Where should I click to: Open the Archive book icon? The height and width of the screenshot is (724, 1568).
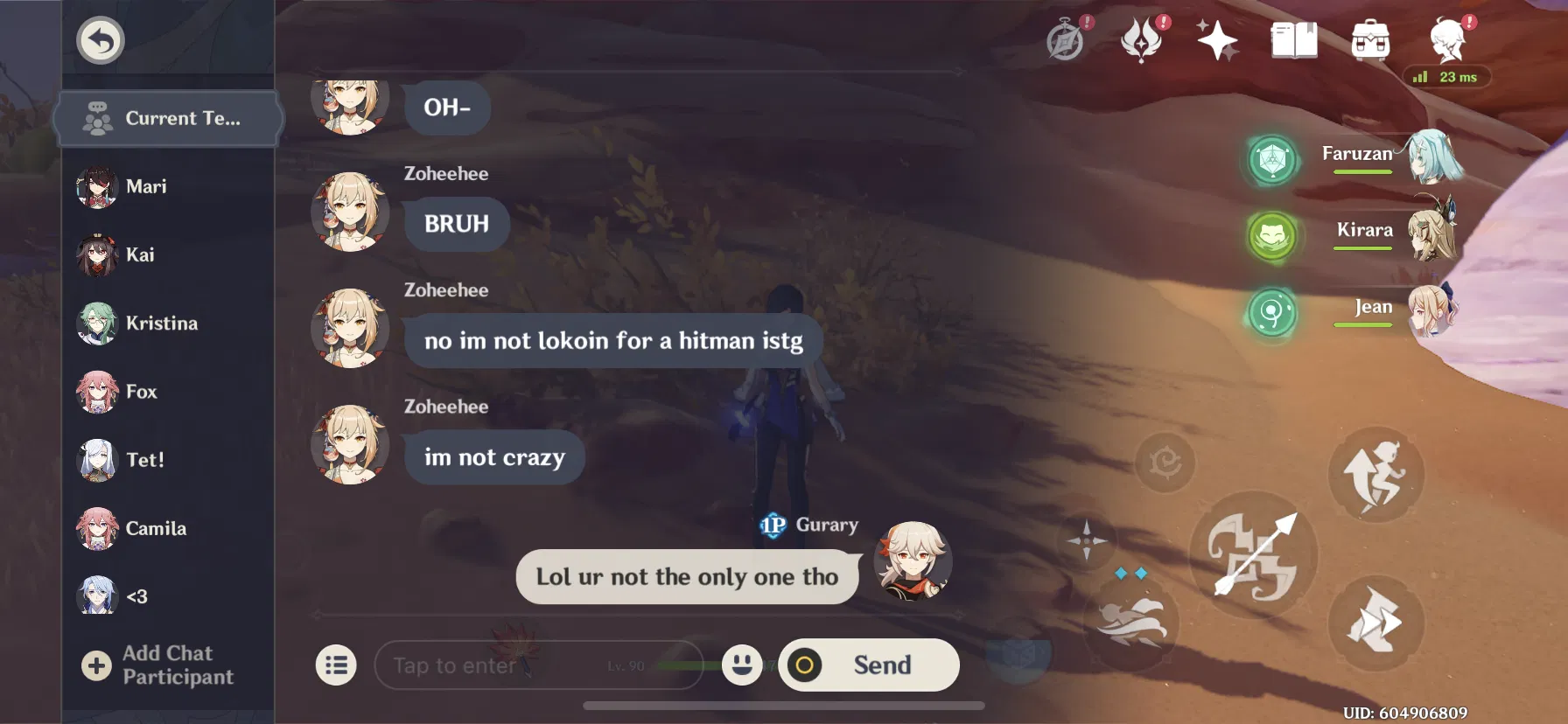click(x=1295, y=39)
